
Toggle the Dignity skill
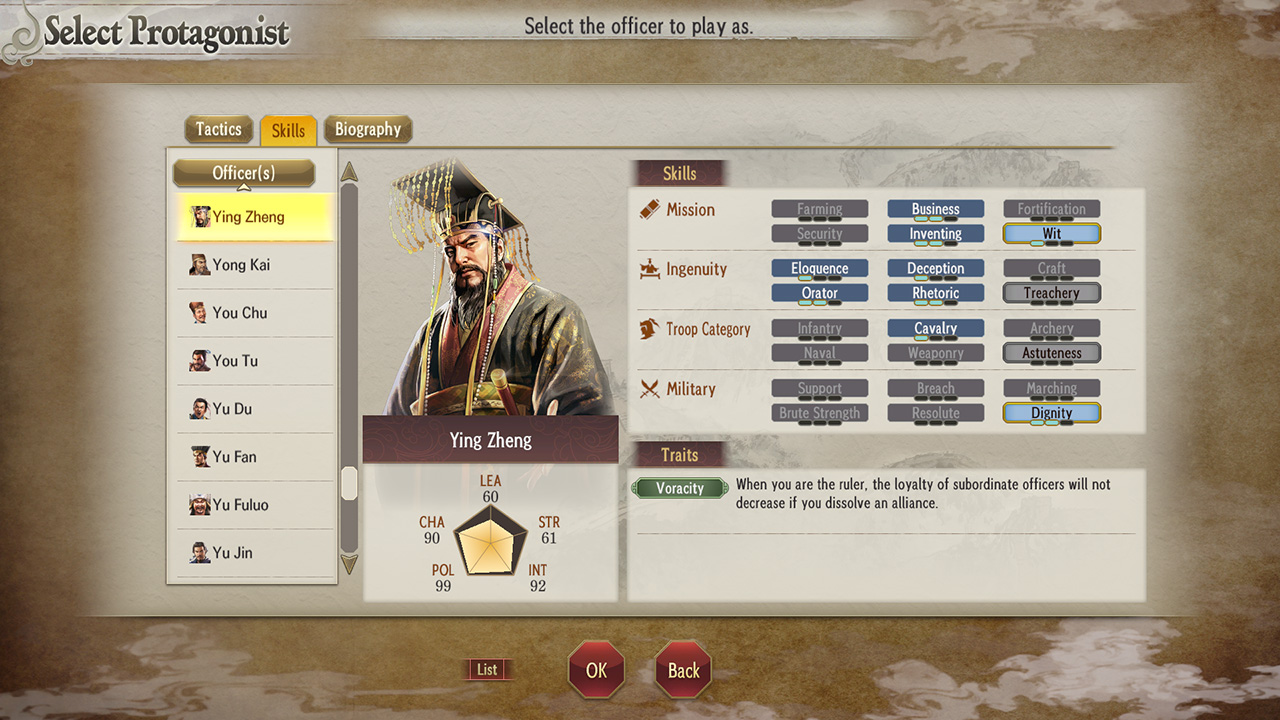coord(1051,412)
